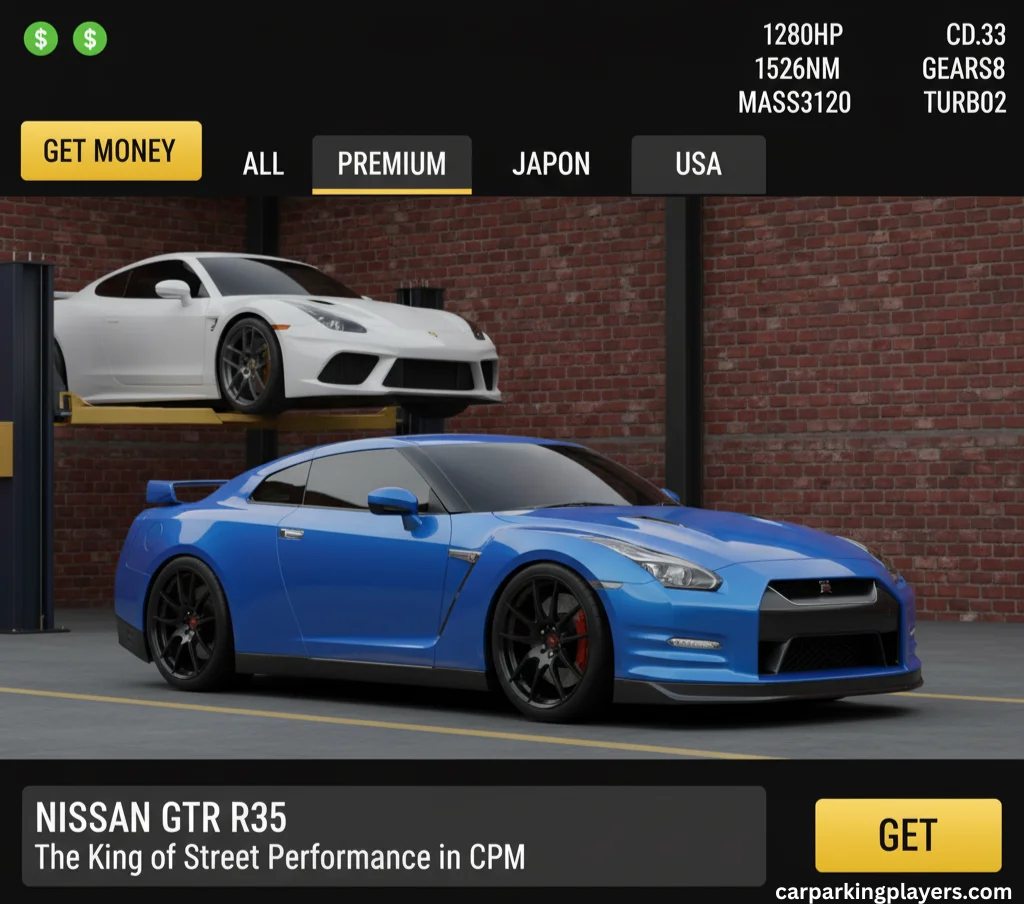The height and width of the screenshot is (904, 1024).
Task: Click the GET MONEY button
Action: [111, 151]
